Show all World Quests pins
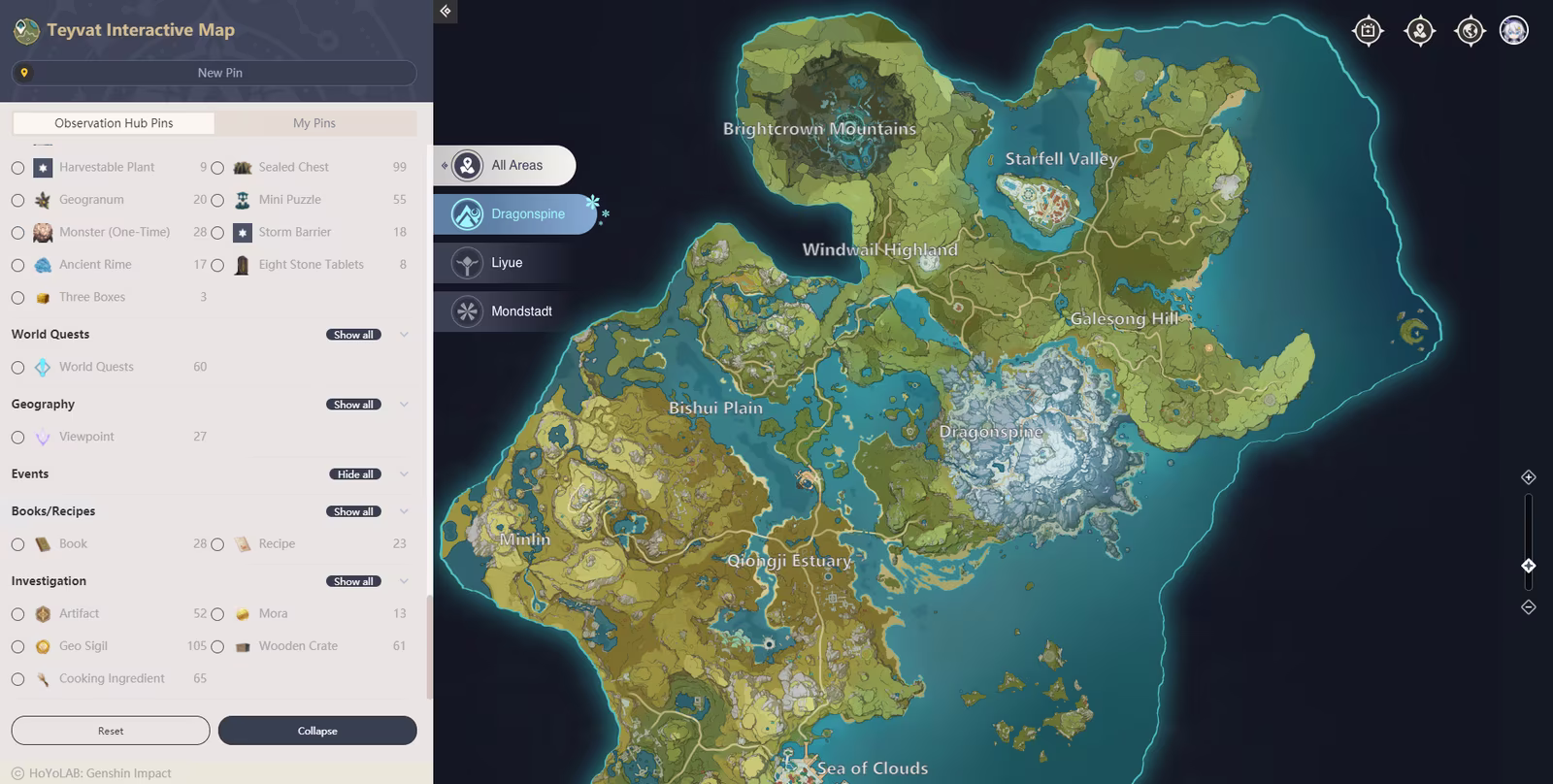The image size is (1553, 784). 353,335
